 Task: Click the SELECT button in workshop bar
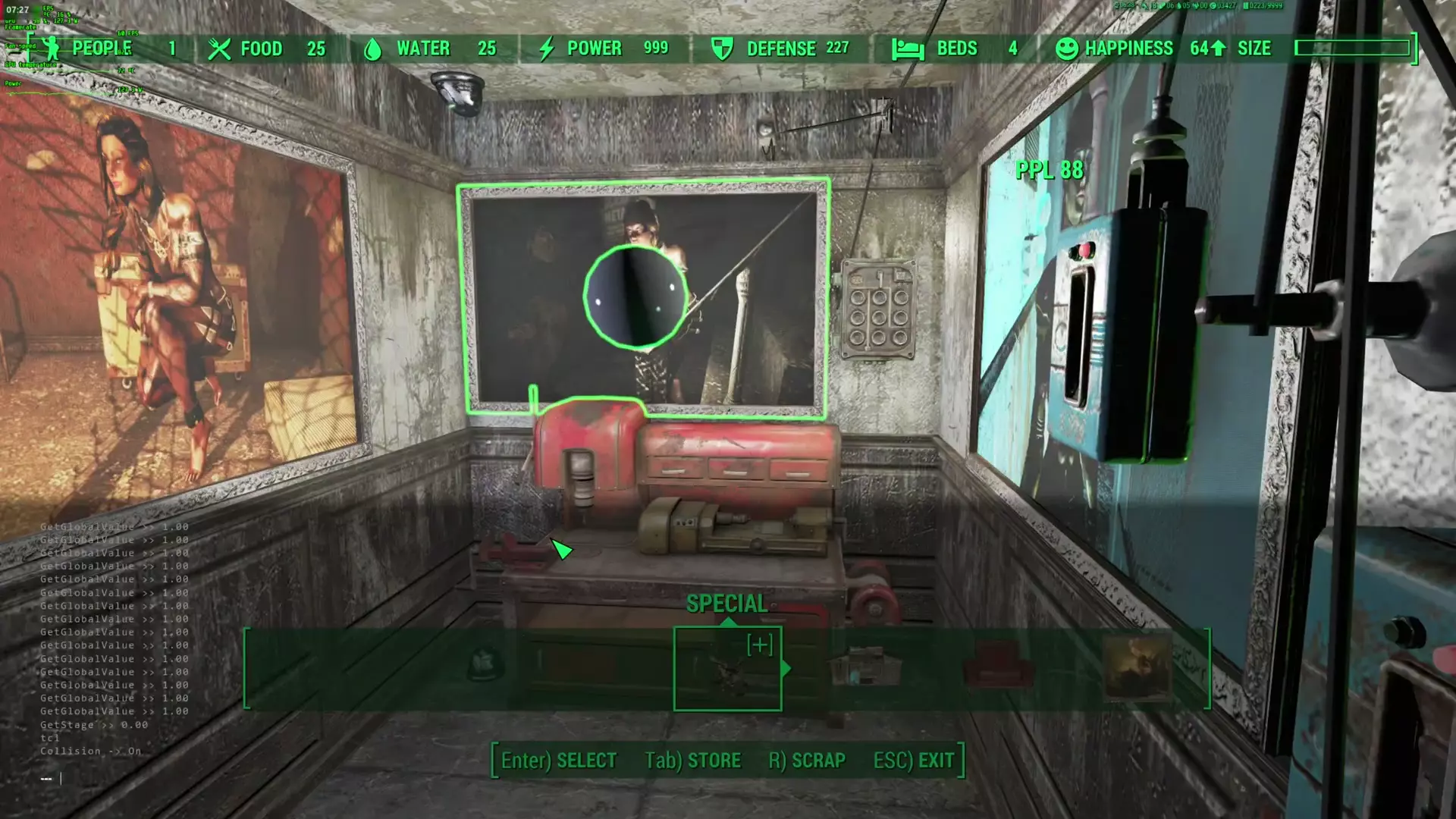point(559,761)
